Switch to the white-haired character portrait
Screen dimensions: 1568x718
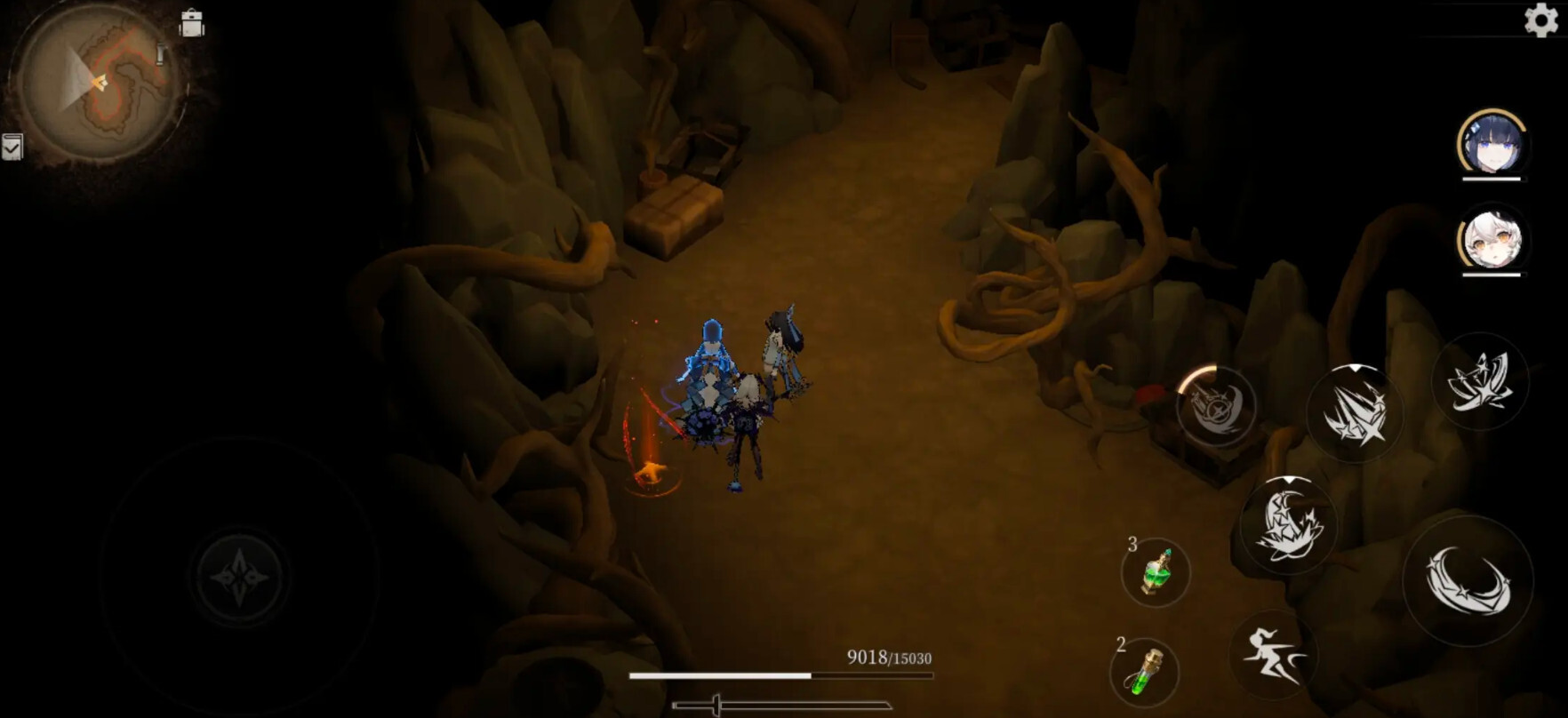pyautogui.click(x=1492, y=239)
